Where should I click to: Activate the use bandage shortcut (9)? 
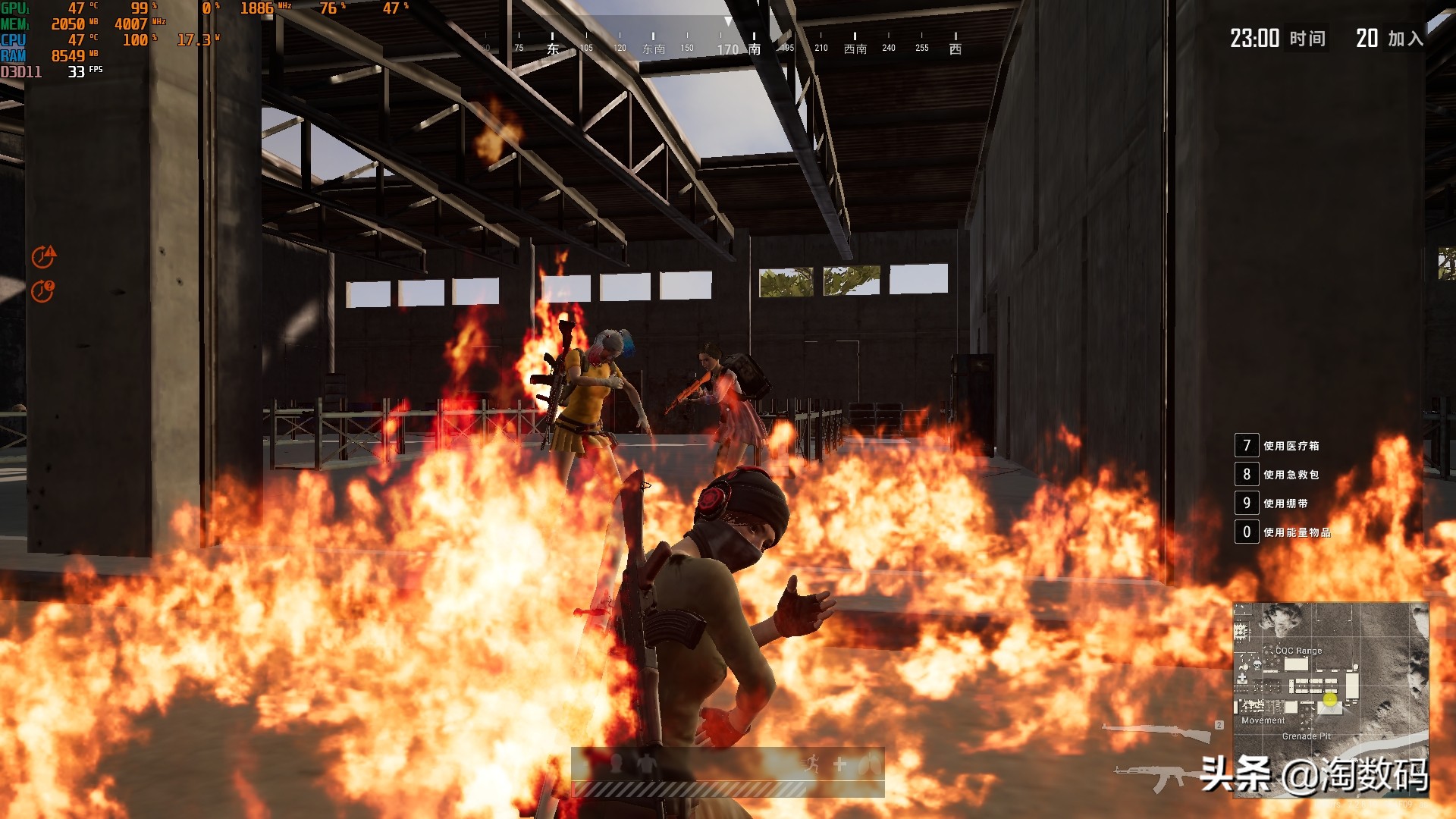pos(1246,504)
